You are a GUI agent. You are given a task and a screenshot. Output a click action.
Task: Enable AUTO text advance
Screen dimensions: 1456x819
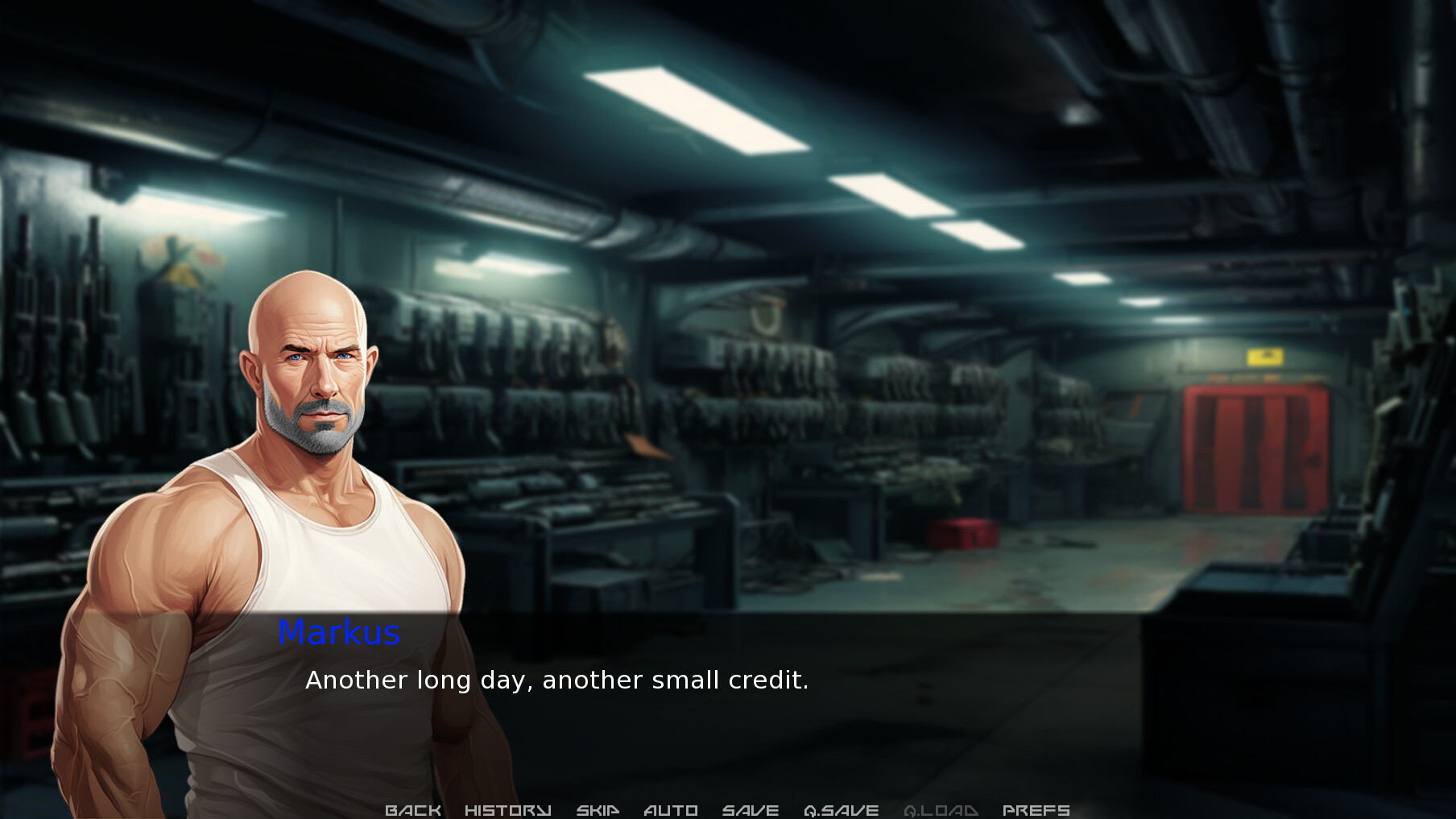pyautogui.click(x=670, y=809)
